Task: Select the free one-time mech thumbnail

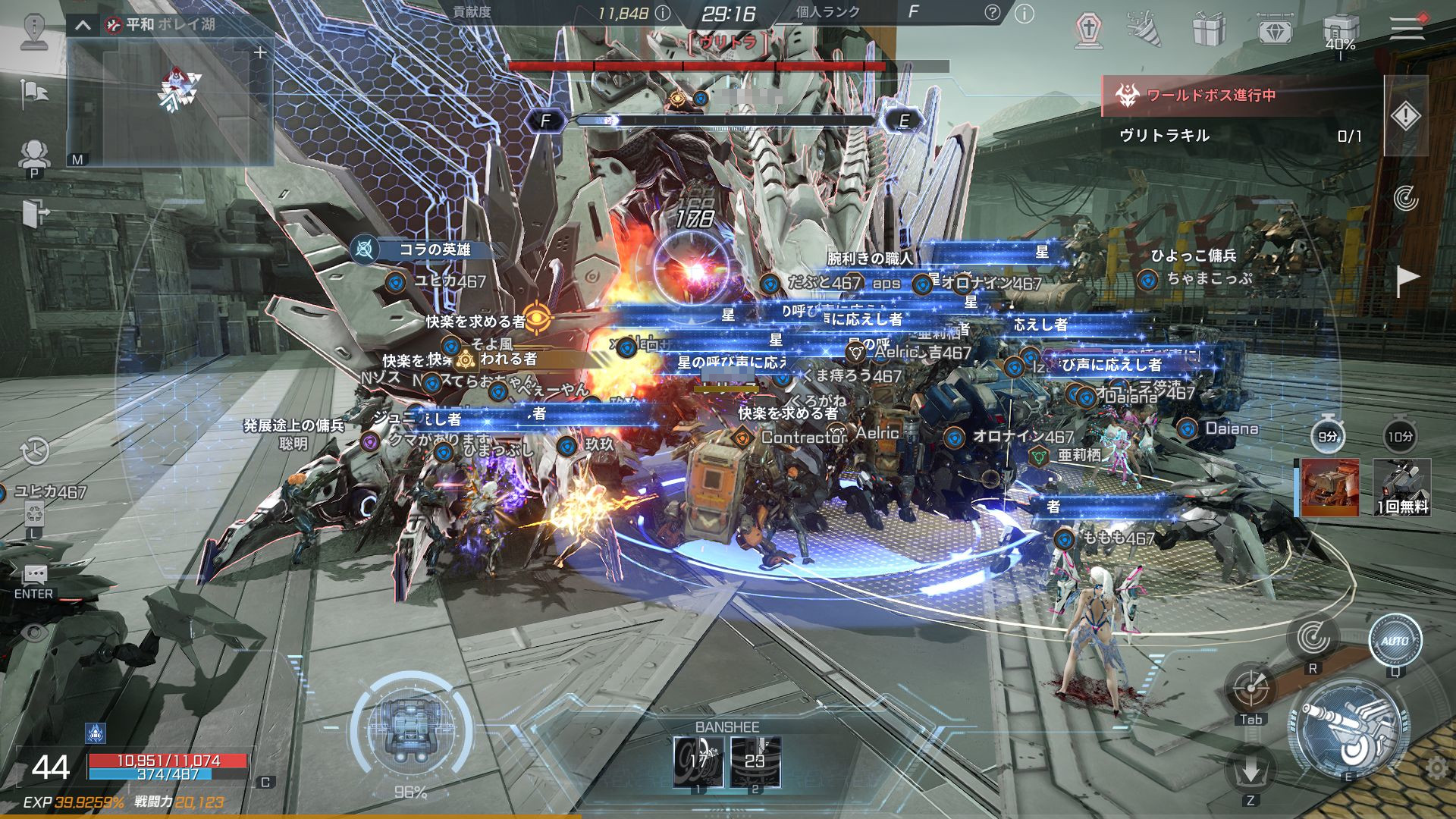Action: pos(1401,487)
